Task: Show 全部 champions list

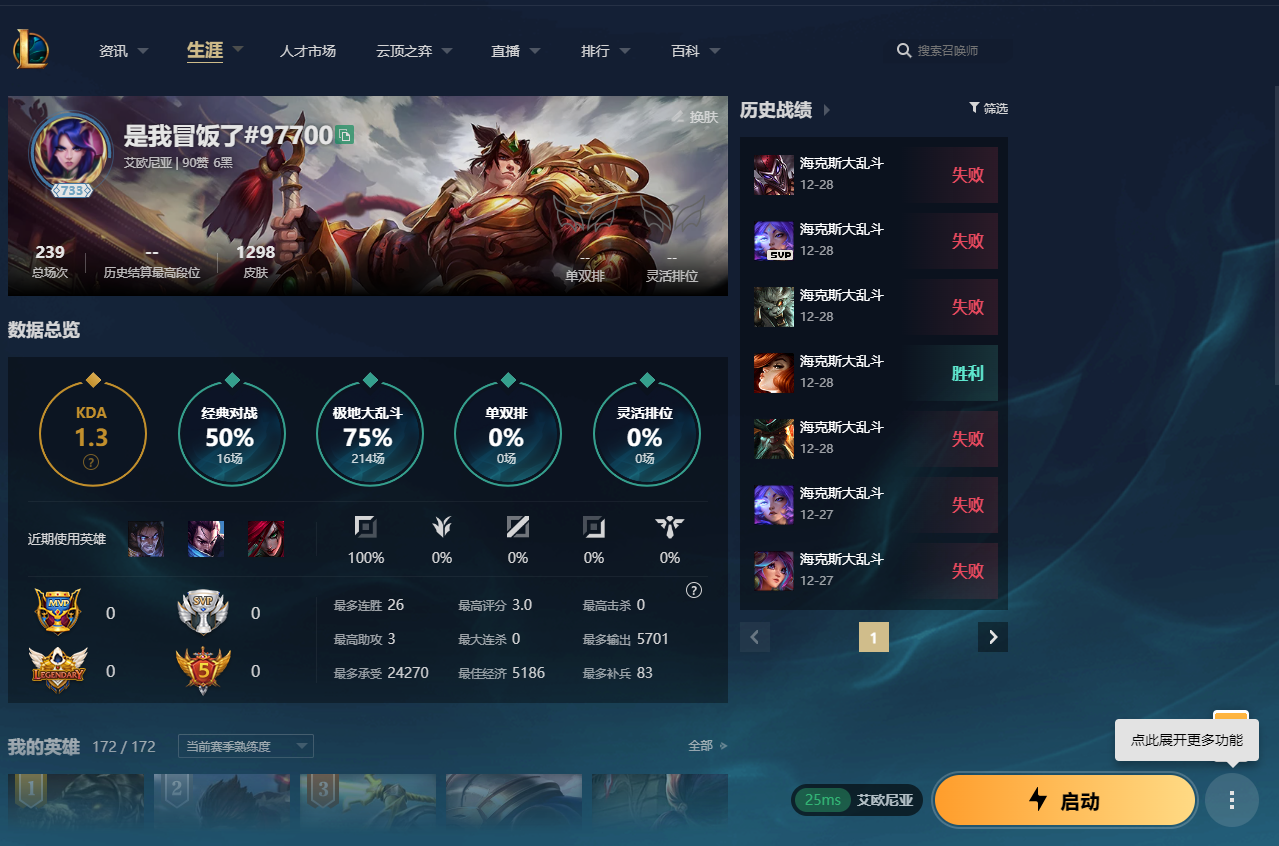Action: (x=707, y=746)
